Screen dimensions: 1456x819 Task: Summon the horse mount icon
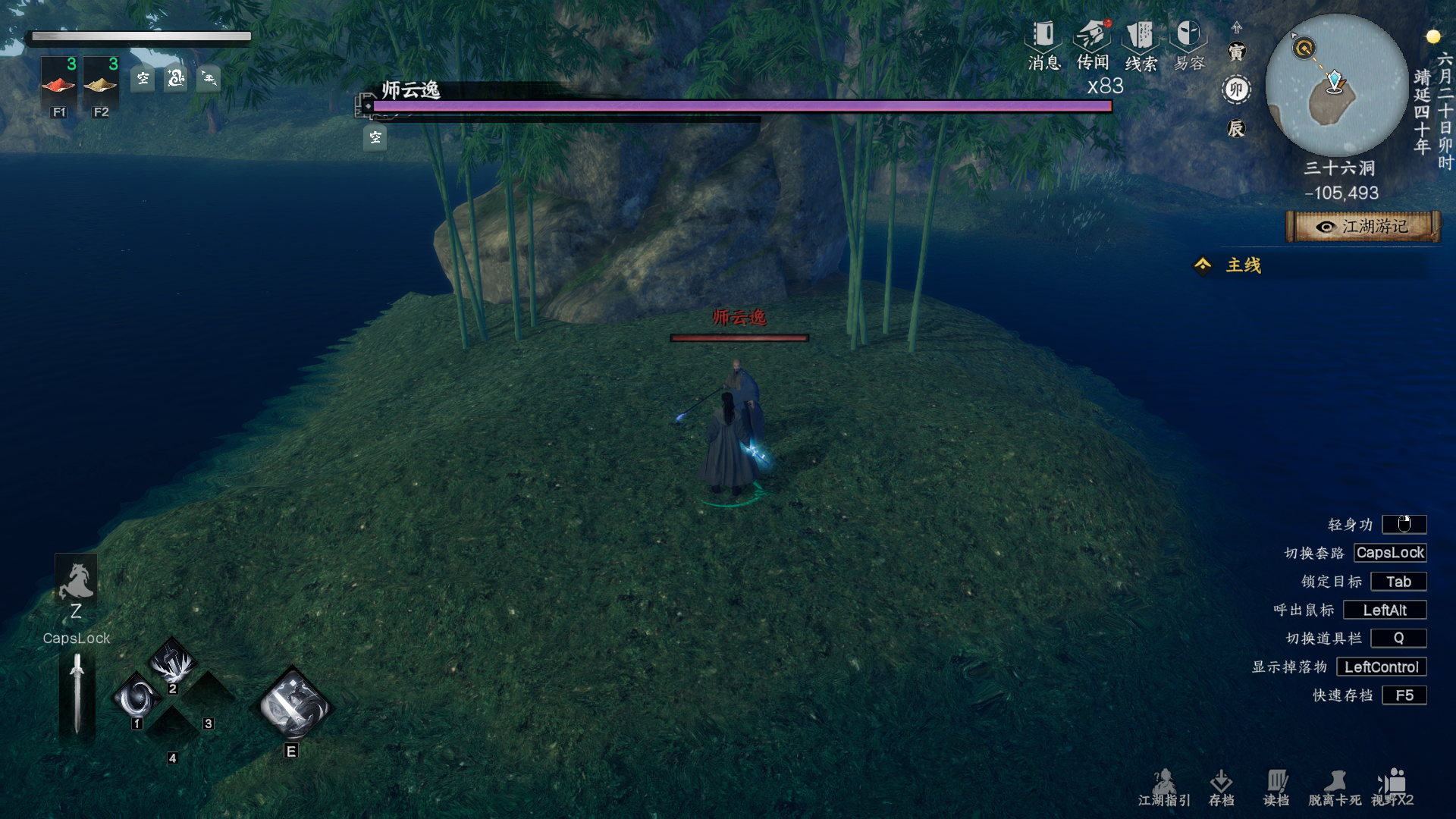click(76, 581)
